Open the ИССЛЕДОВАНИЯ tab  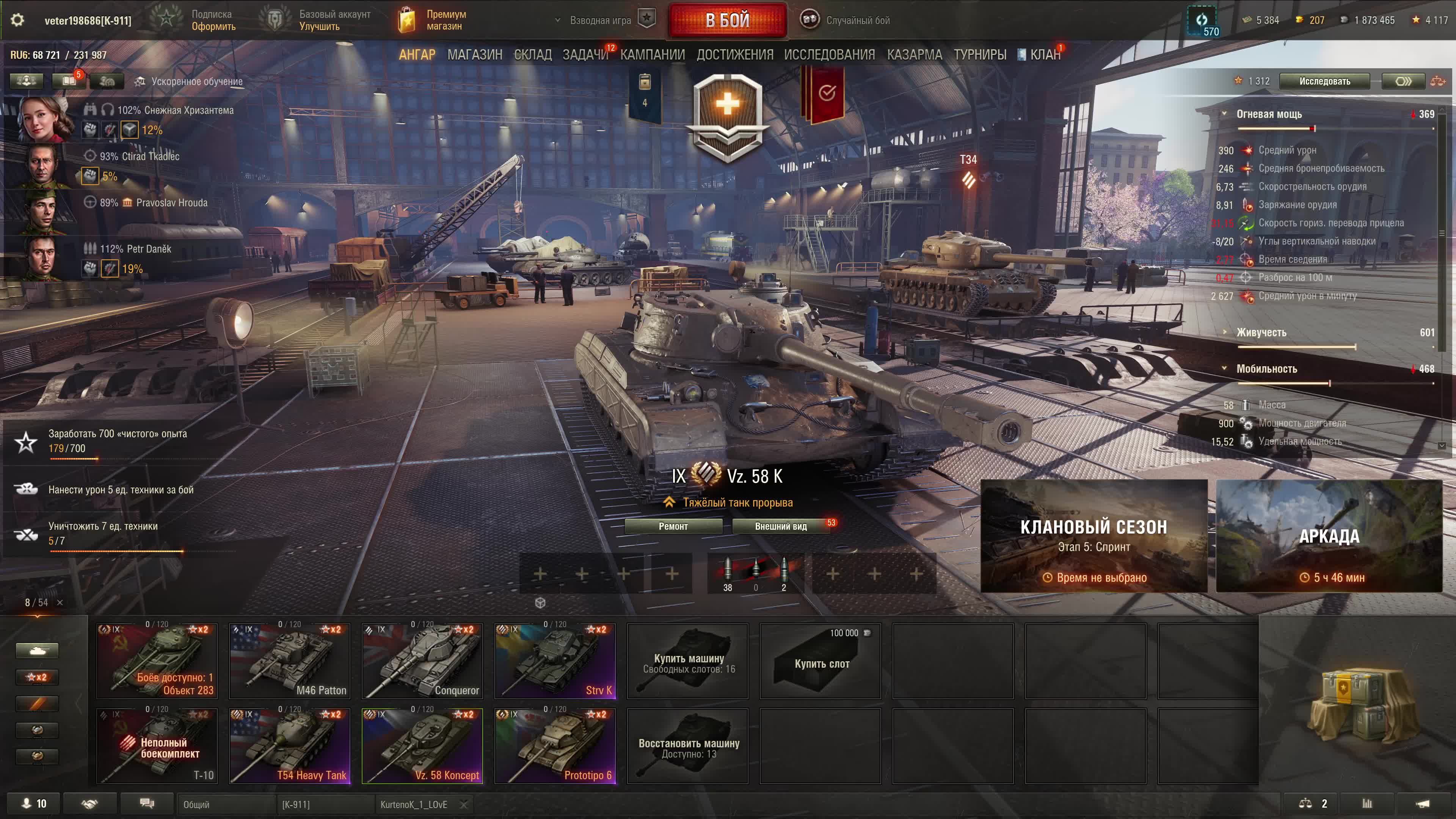[x=829, y=55]
